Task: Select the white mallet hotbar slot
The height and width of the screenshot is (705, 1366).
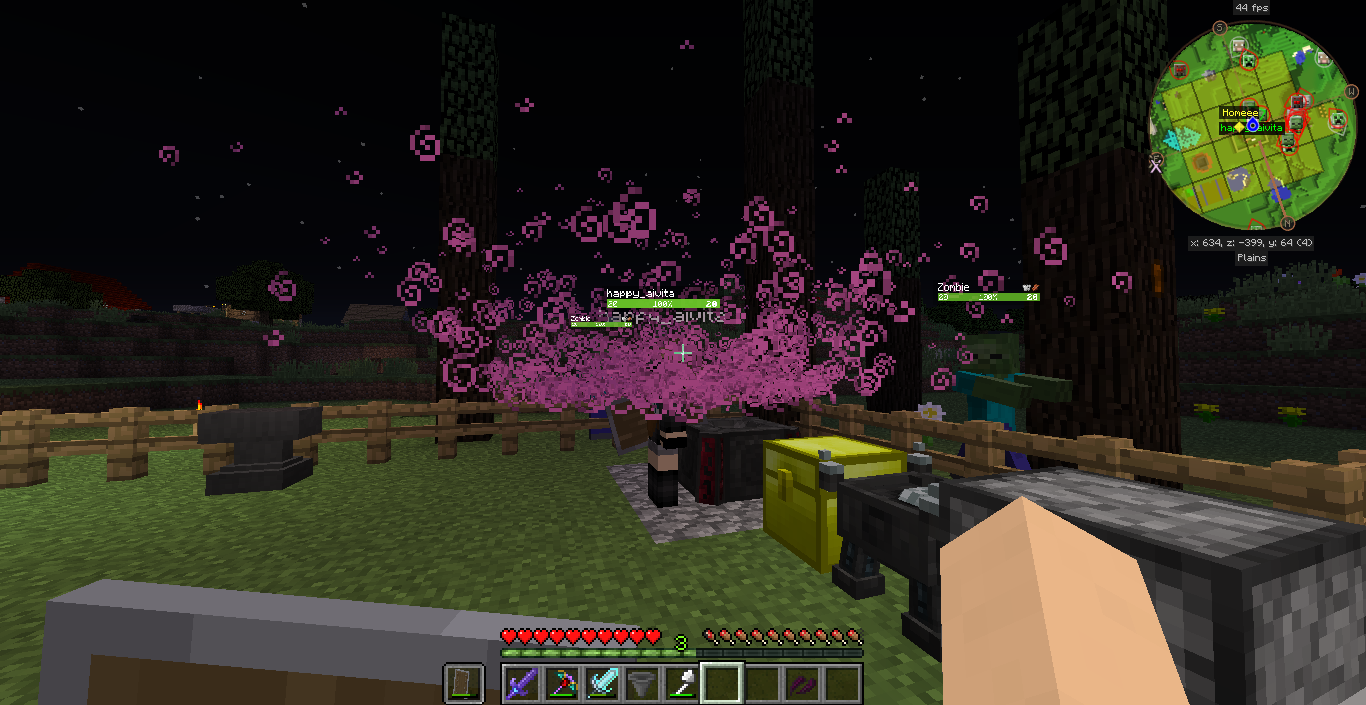Action: pyautogui.click(x=683, y=684)
